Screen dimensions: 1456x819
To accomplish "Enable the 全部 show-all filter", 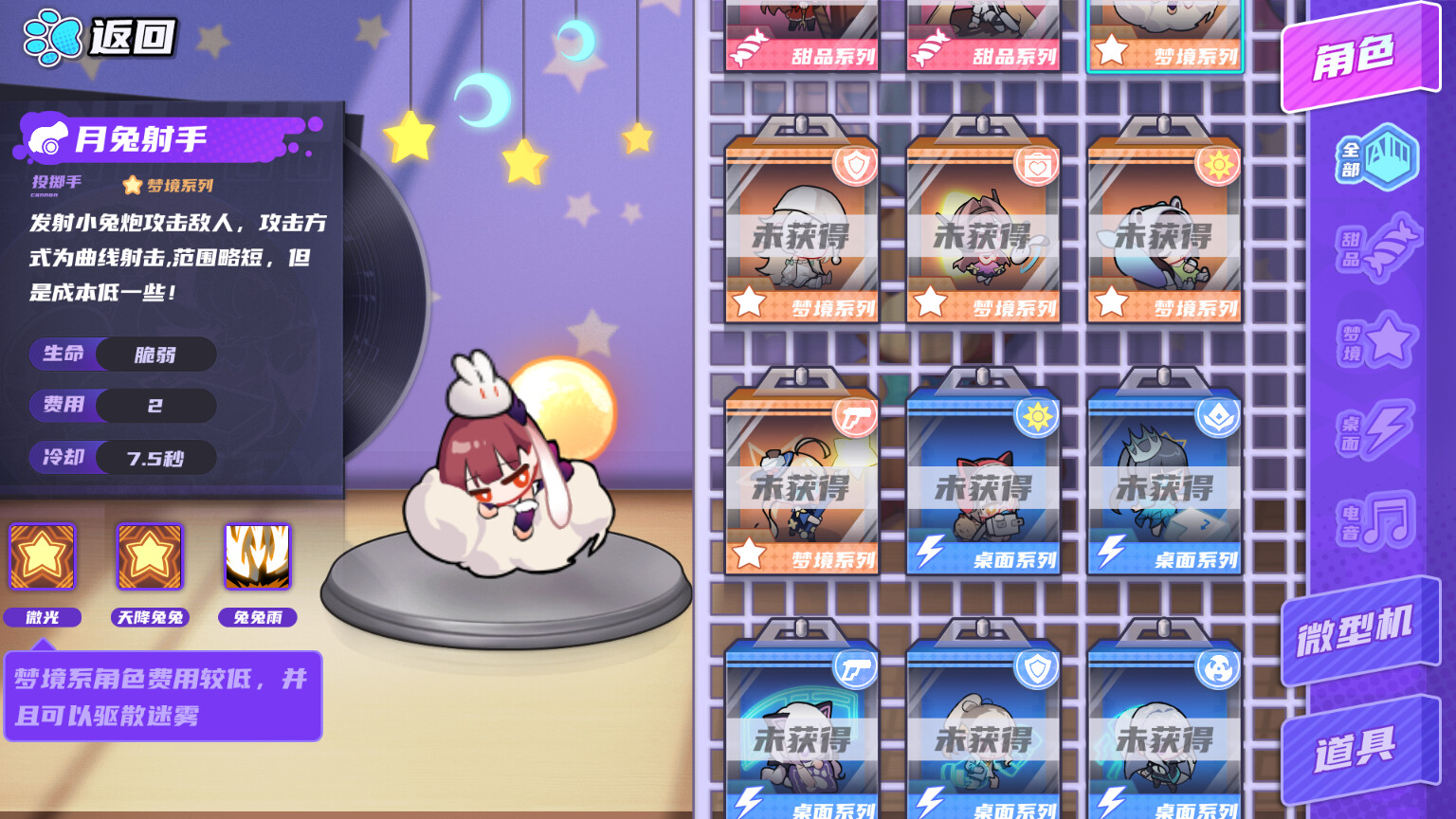I will click(x=1374, y=158).
